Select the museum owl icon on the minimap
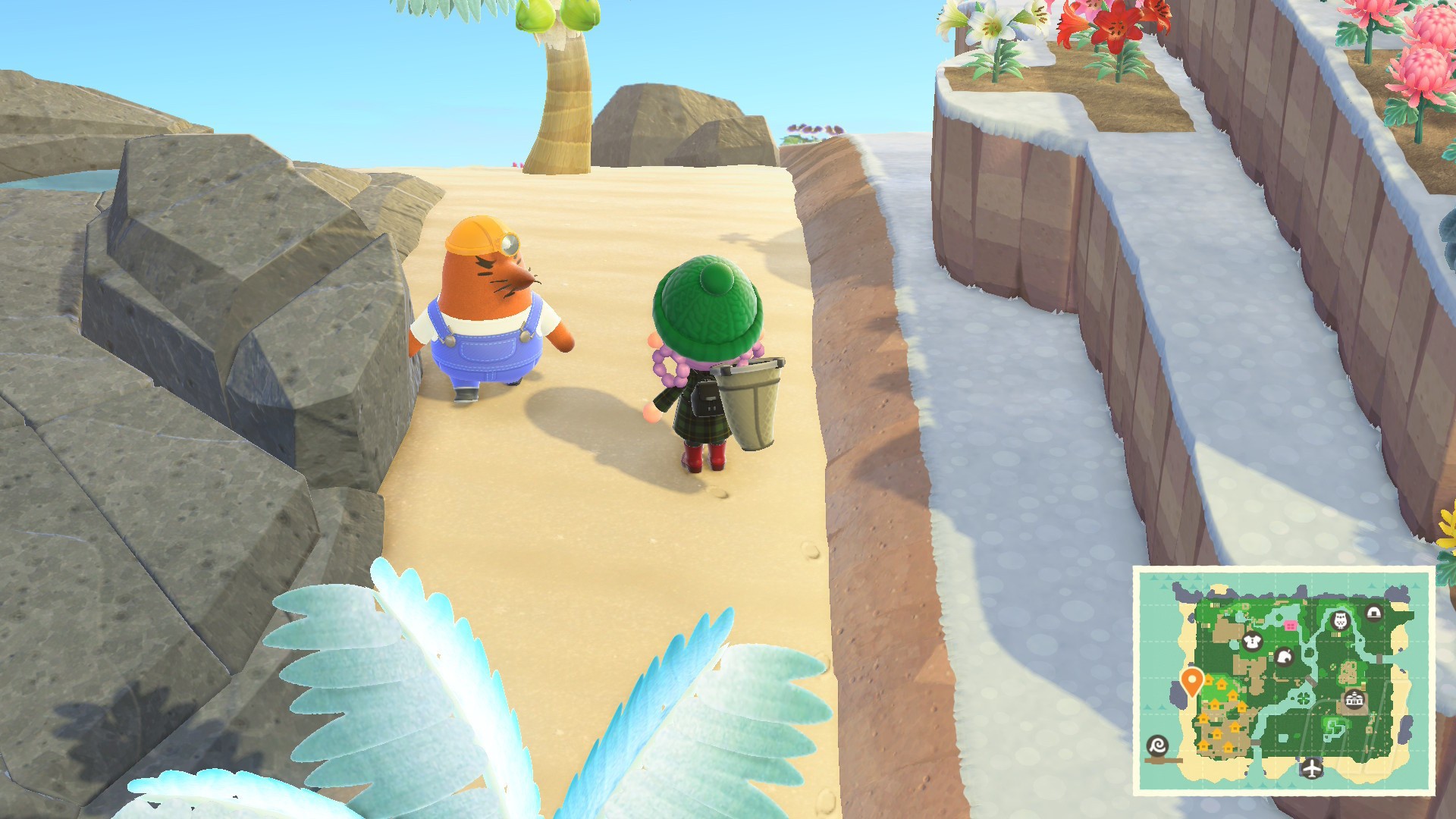The image size is (1456, 819). 1340,621
